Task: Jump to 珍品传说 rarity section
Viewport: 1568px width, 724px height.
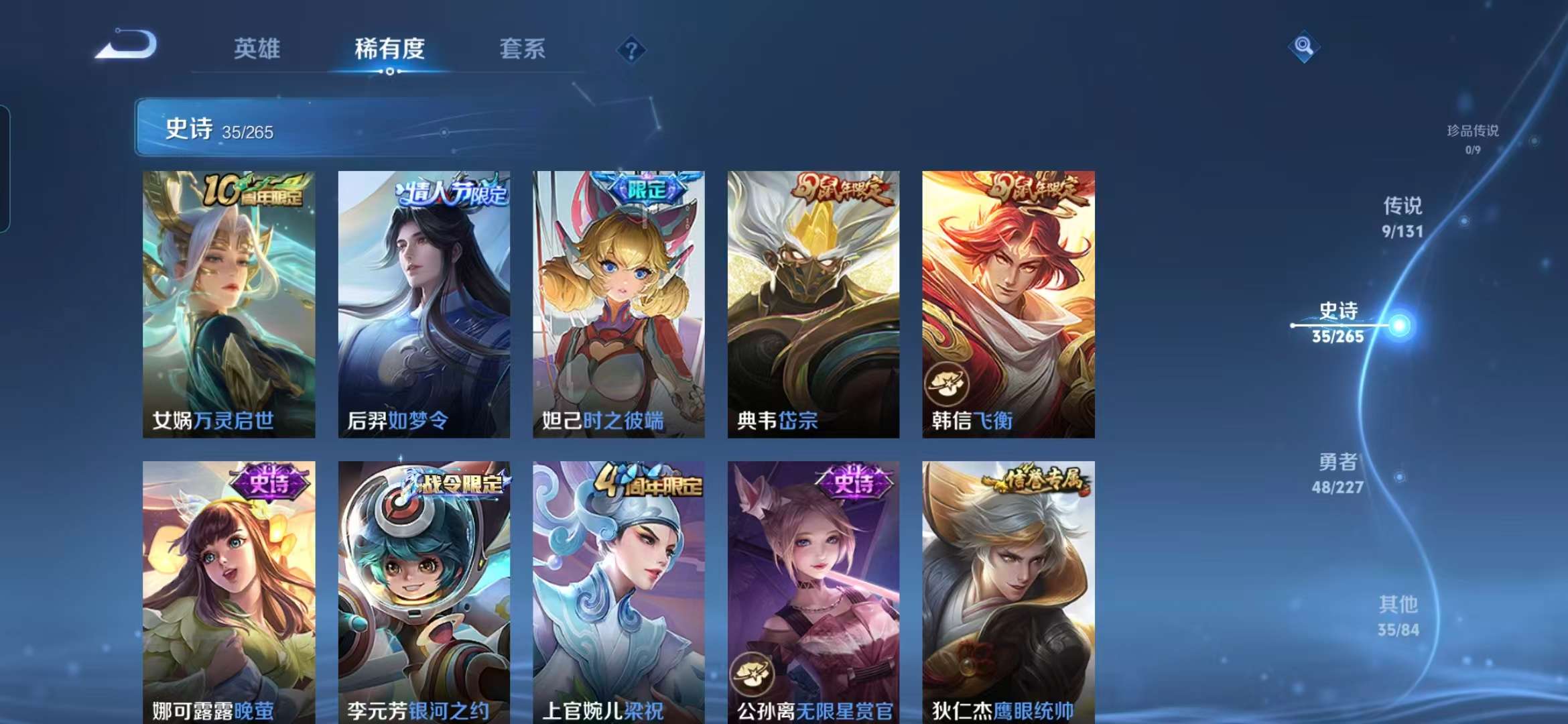Action: [x=1472, y=138]
